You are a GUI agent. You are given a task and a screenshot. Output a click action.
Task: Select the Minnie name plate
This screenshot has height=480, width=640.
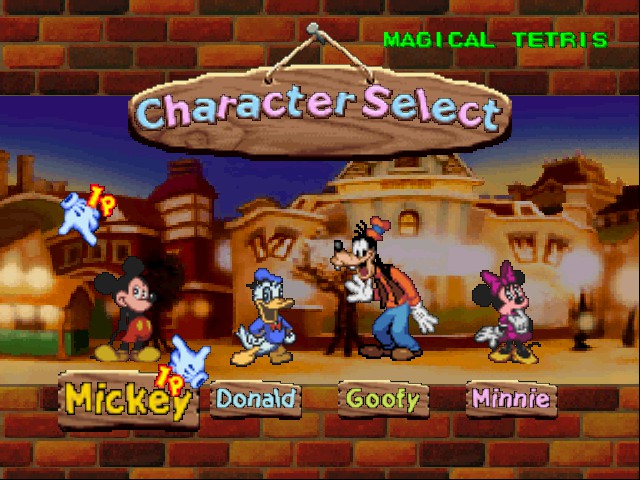510,399
